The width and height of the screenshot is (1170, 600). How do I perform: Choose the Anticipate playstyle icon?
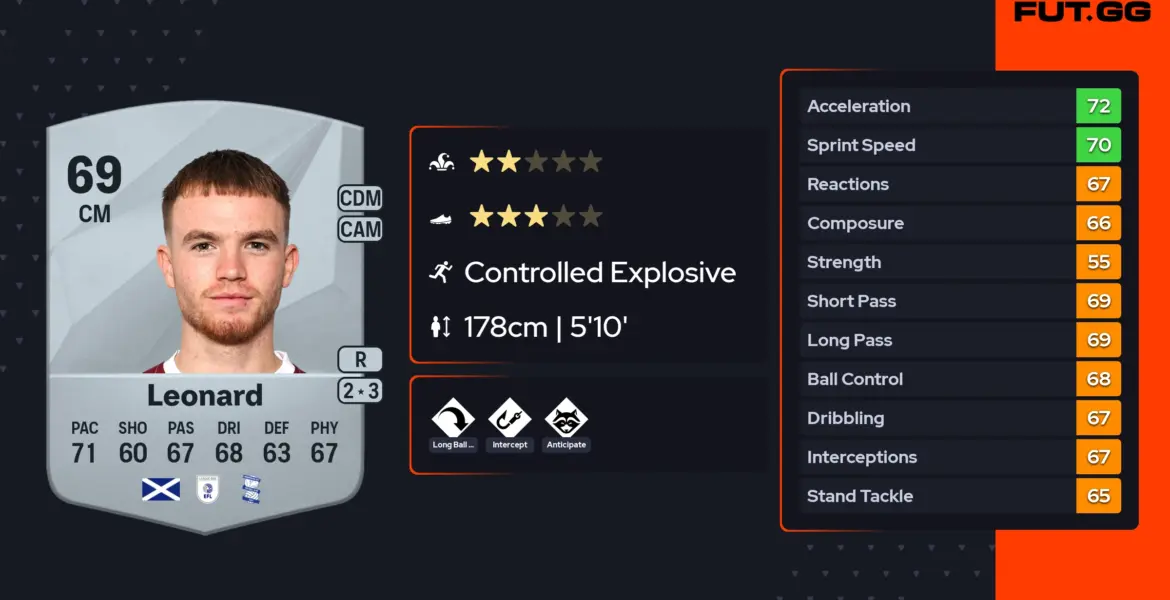pyautogui.click(x=566, y=418)
